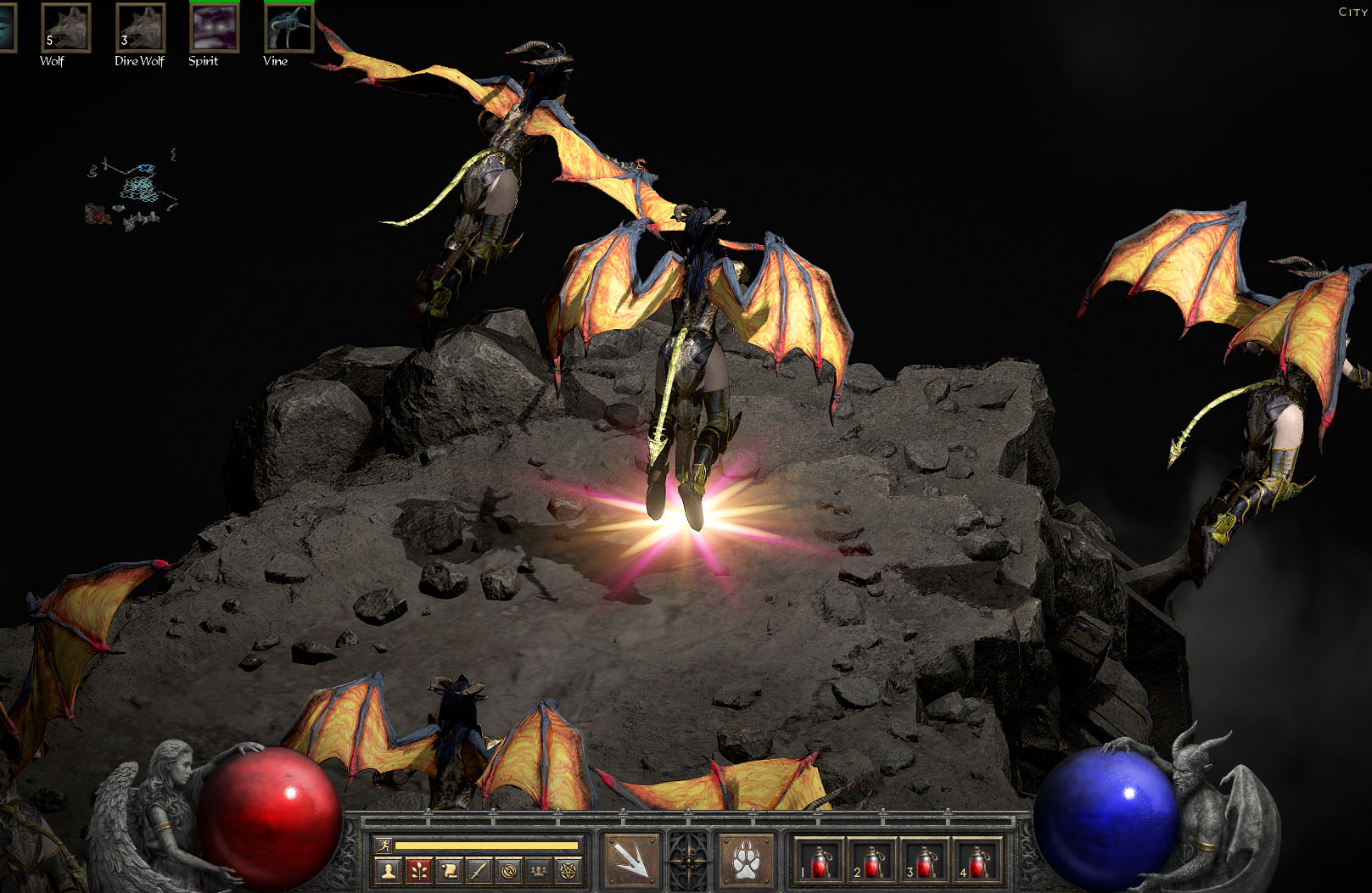Select the left-click arrow attack skill

(x=632, y=862)
